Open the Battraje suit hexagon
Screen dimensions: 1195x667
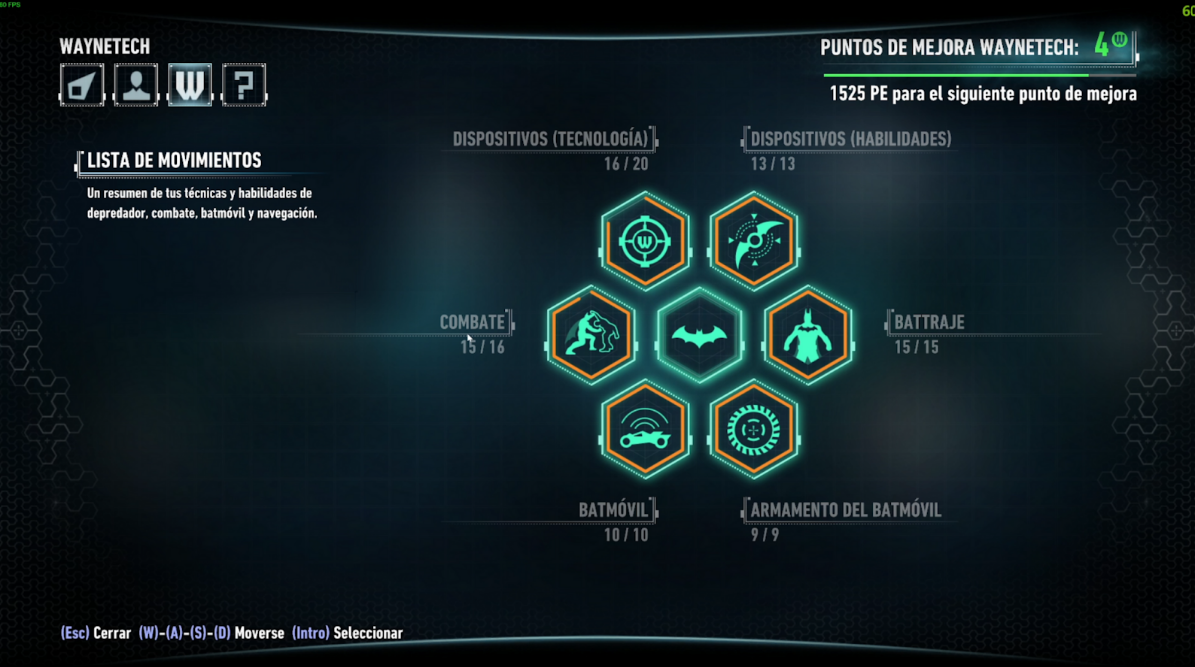[808, 334]
